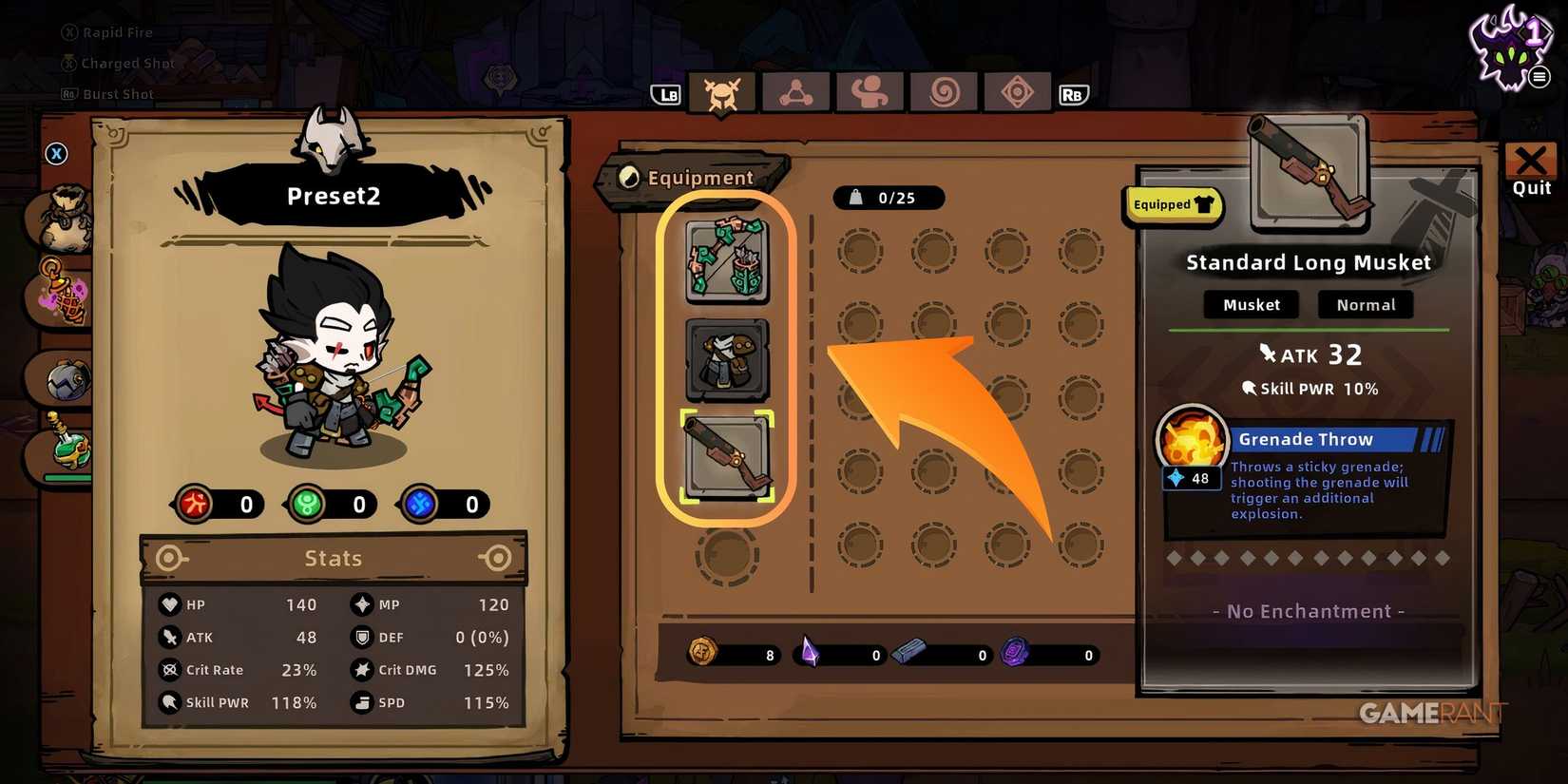Click the Normal rarity label
Screen dimensions: 1568x784
1366,304
